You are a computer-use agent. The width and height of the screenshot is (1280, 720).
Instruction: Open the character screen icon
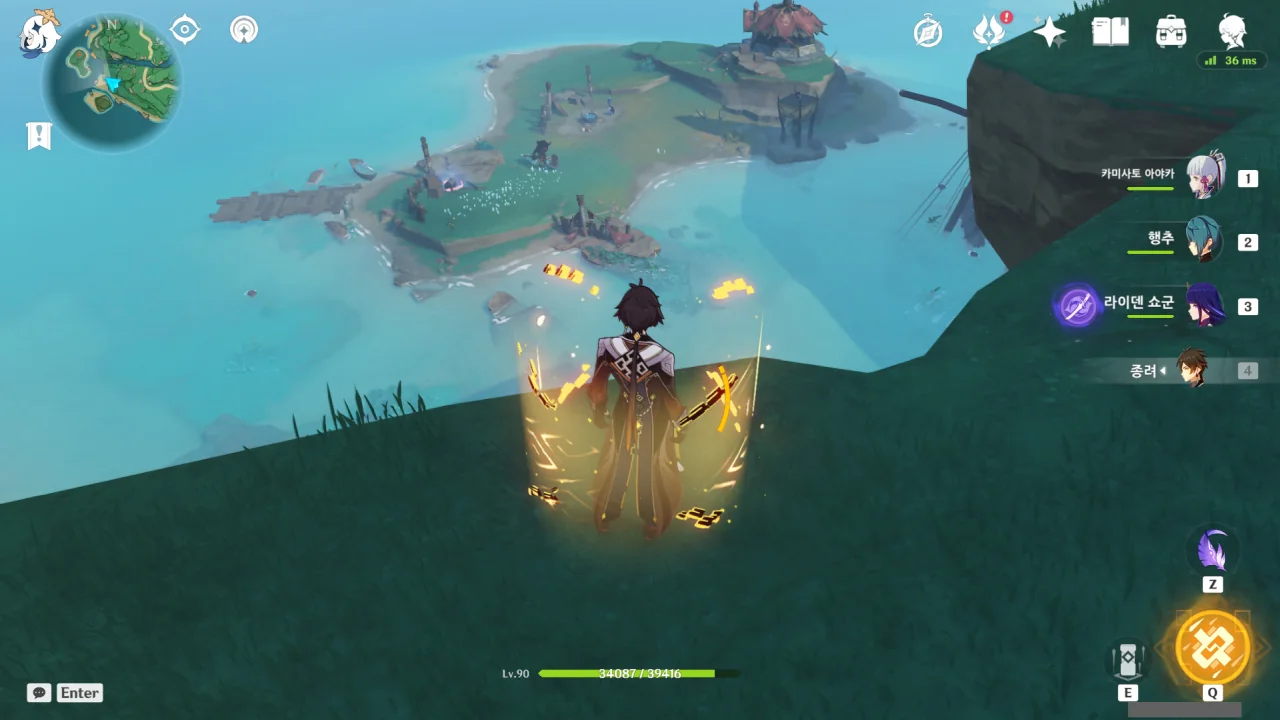click(1232, 30)
